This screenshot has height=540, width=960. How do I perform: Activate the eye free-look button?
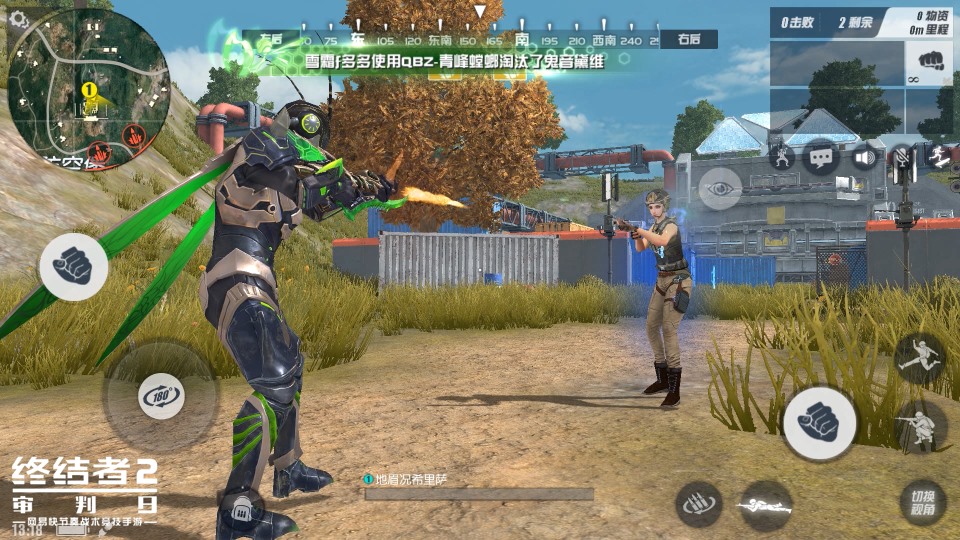point(719,188)
